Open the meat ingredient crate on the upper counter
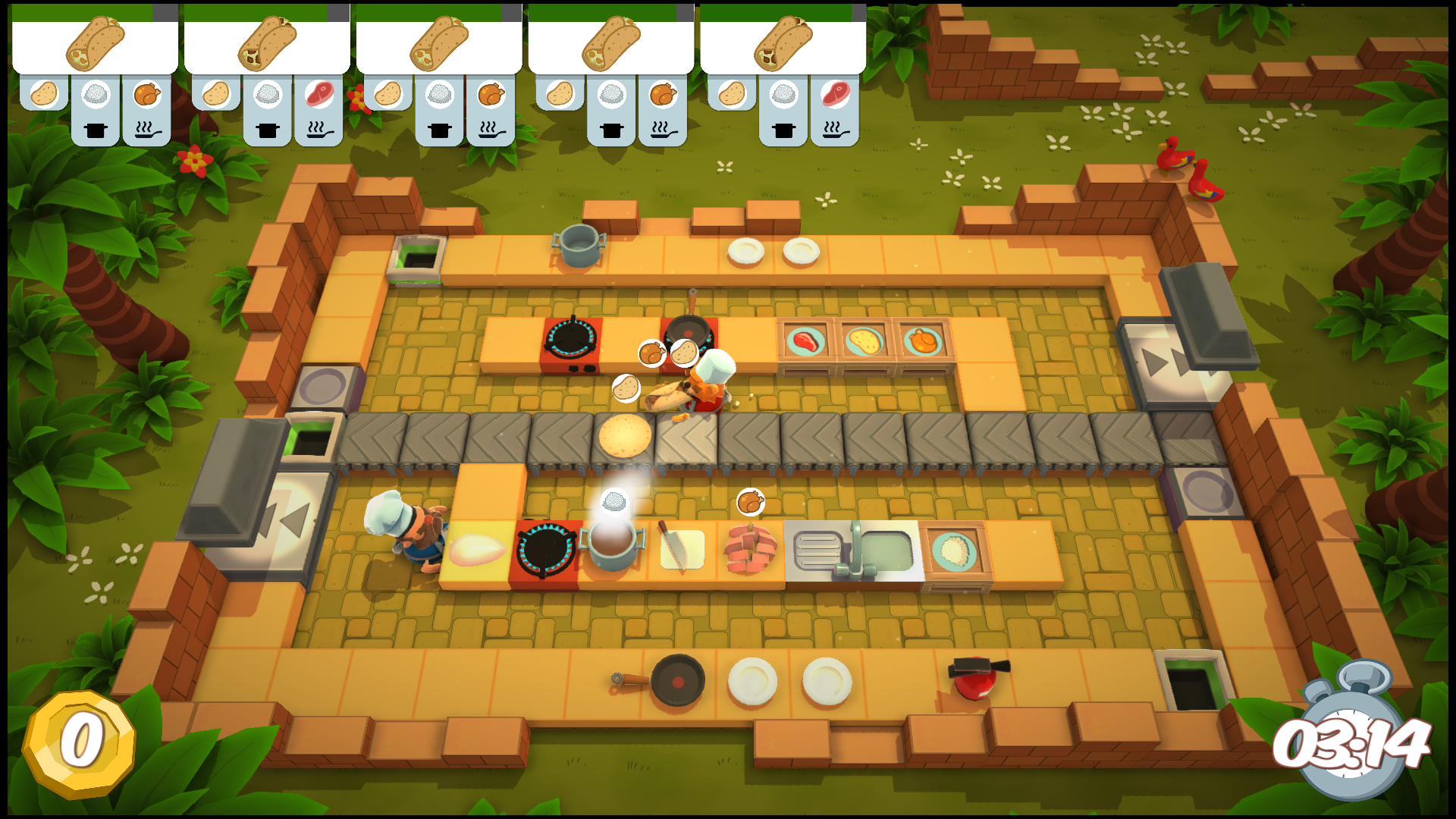The width and height of the screenshot is (1456, 819). tap(805, 341)
